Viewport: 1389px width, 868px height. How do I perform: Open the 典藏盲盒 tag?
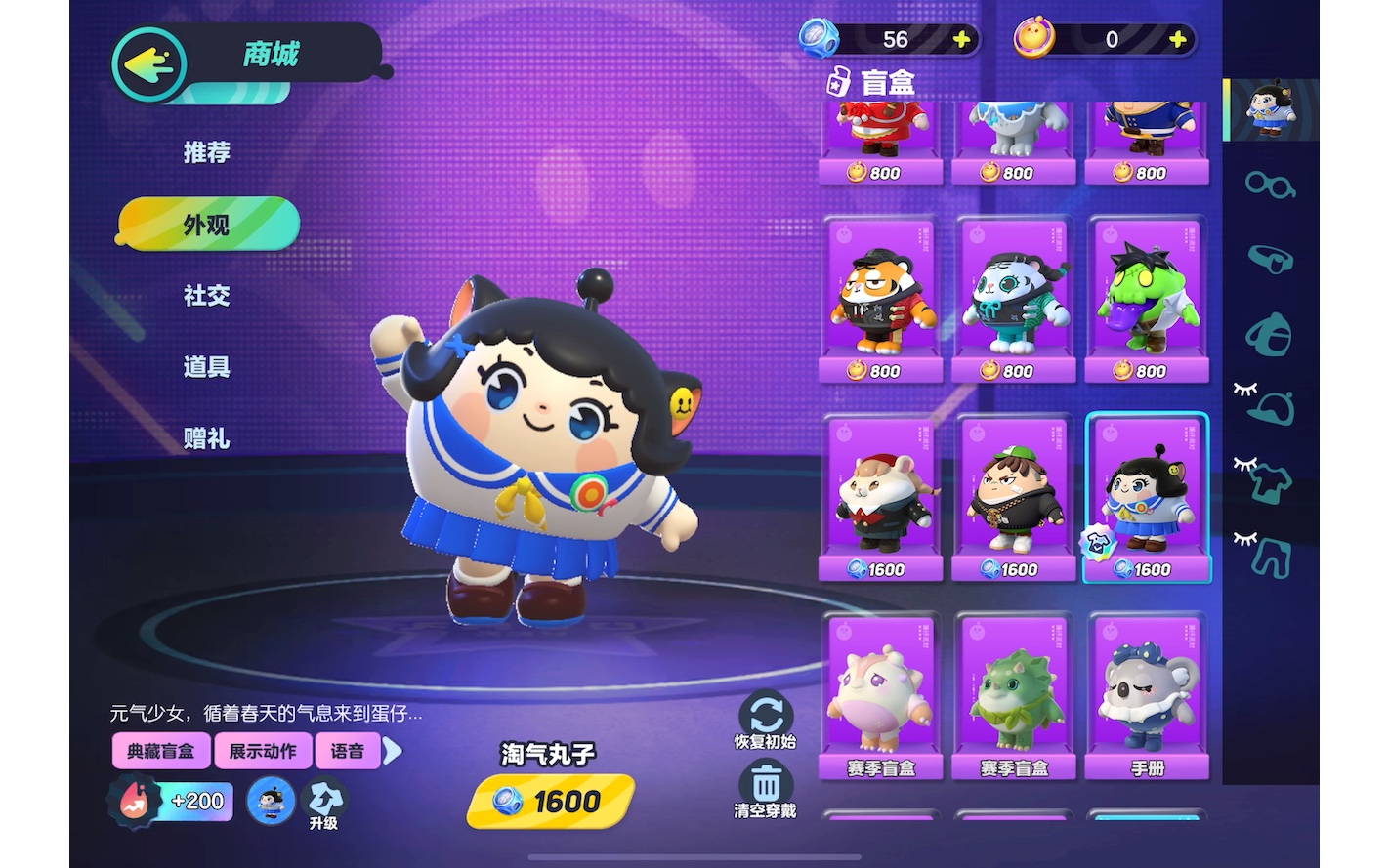tap(161, 751)
